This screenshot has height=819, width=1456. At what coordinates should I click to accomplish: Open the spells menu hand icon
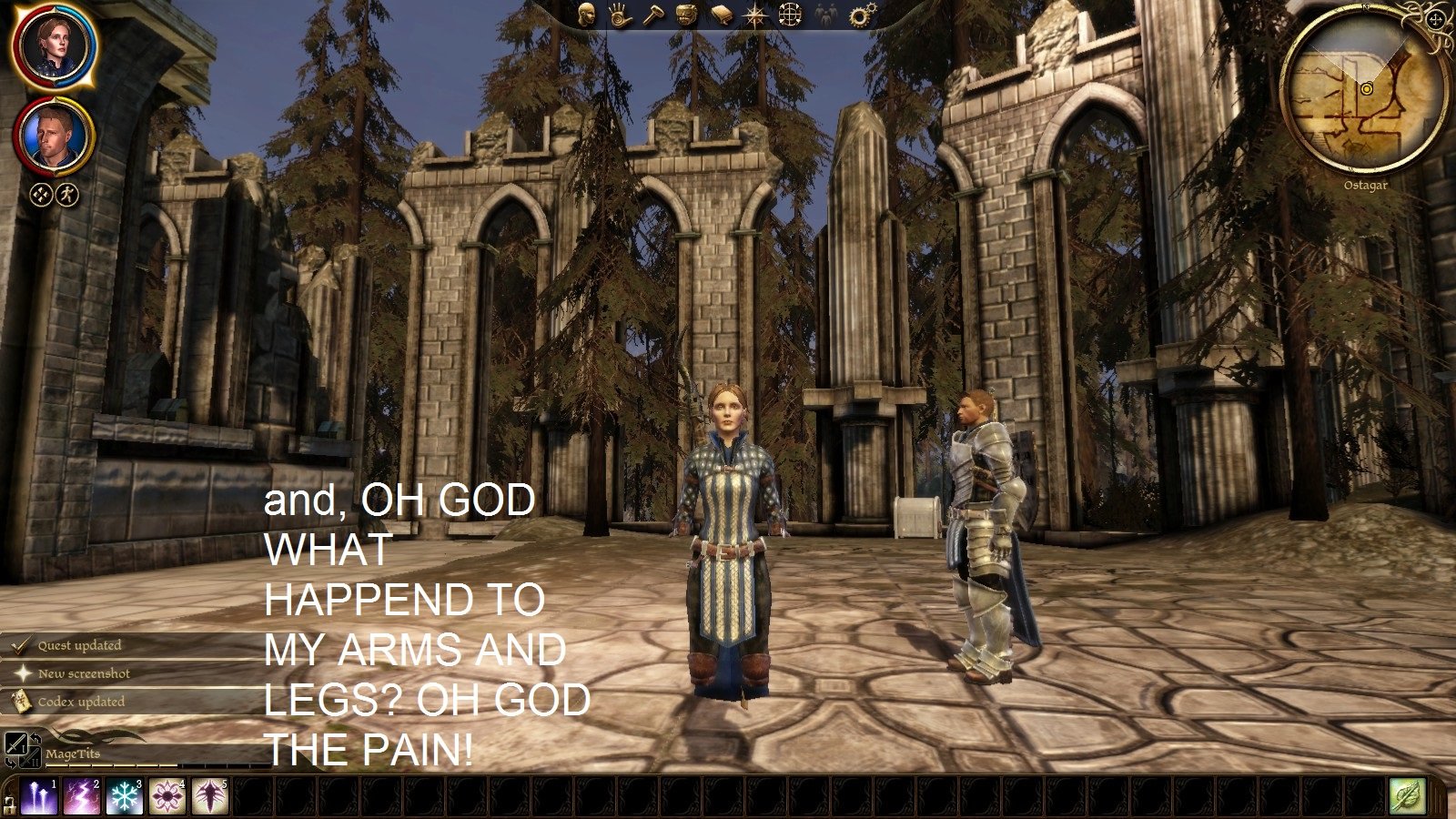[620, 15]
